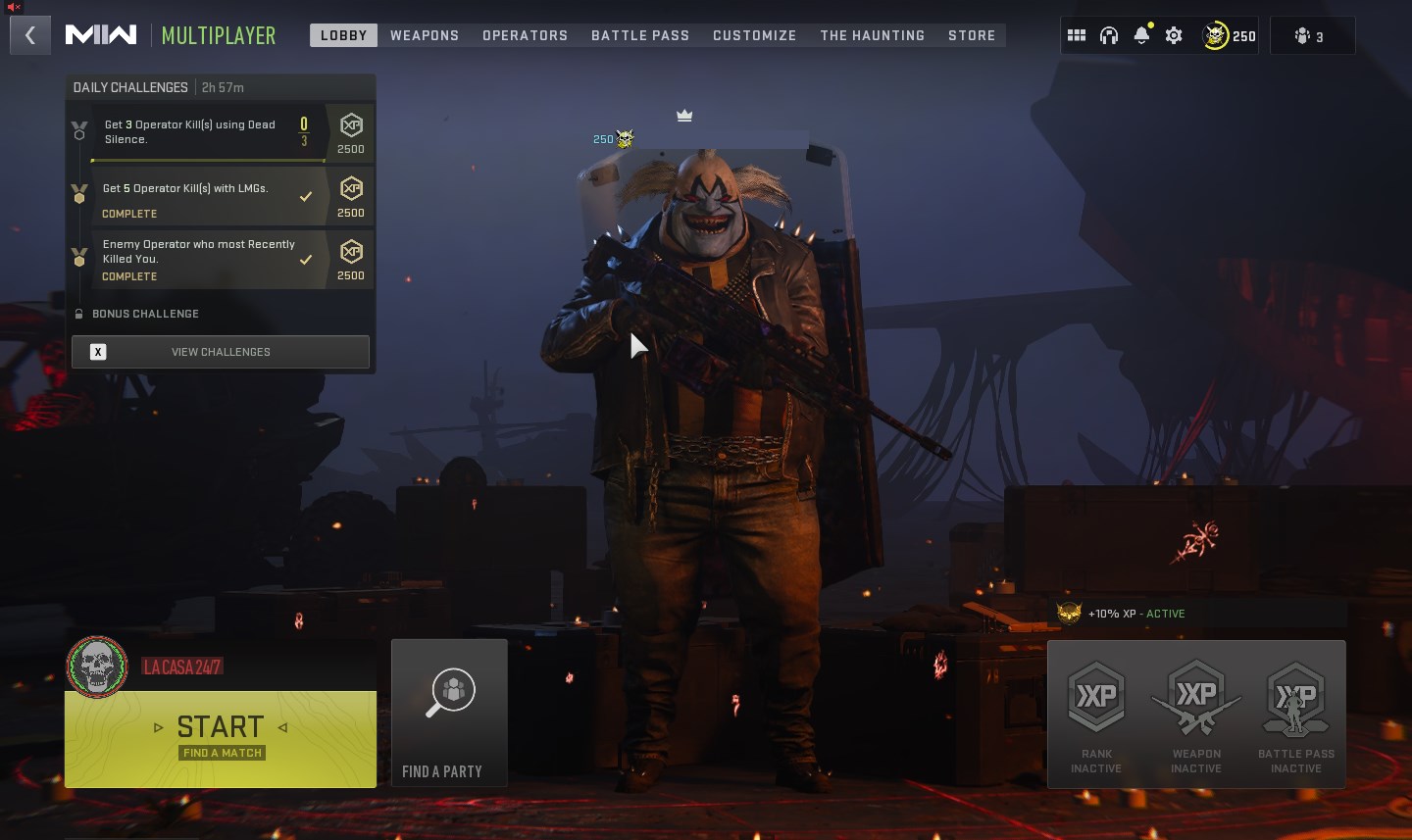Switch to the Weapons tab
Viewport: 1412px width, 840px height.
click(x=425, y=35)
